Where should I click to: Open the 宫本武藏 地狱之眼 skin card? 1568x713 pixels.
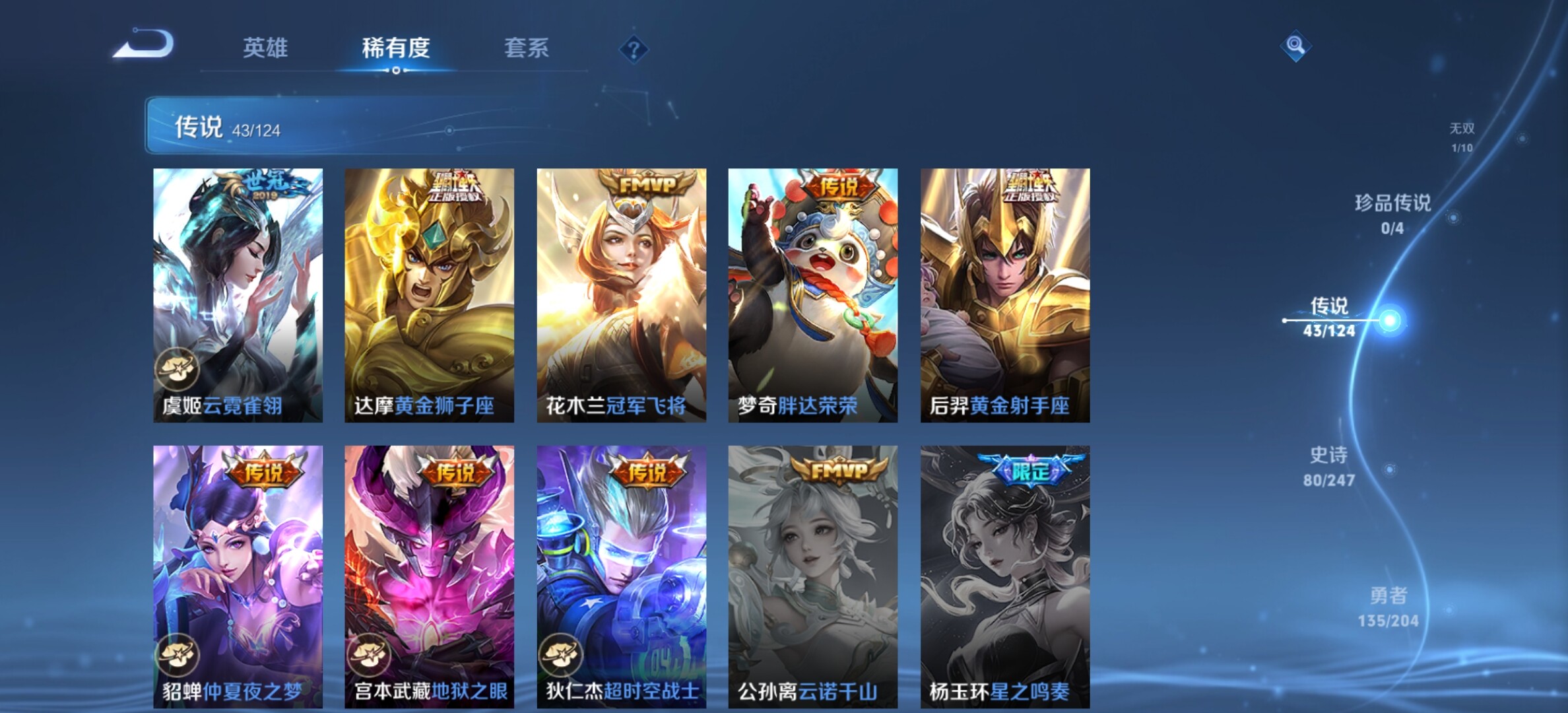pos(429,576)
